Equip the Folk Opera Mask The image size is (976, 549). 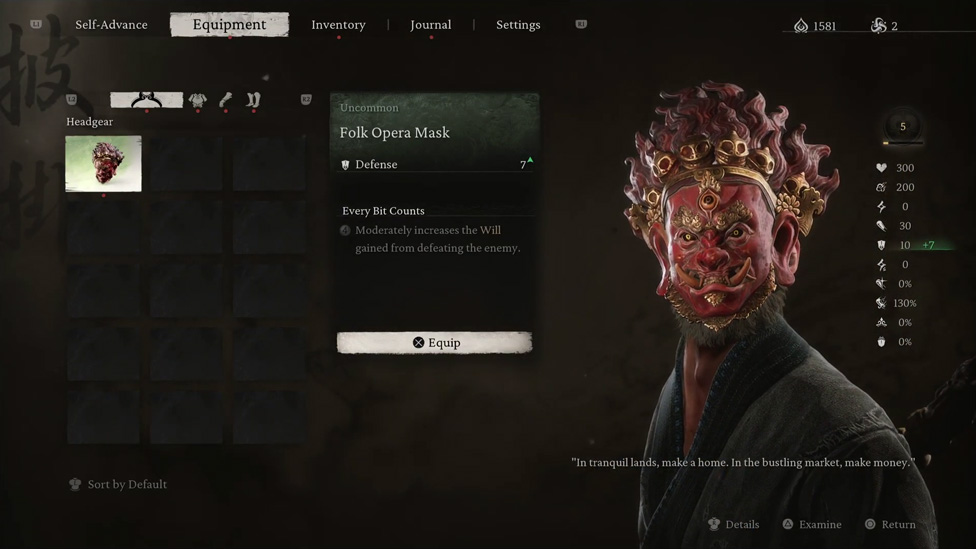[x=435, y=343]
